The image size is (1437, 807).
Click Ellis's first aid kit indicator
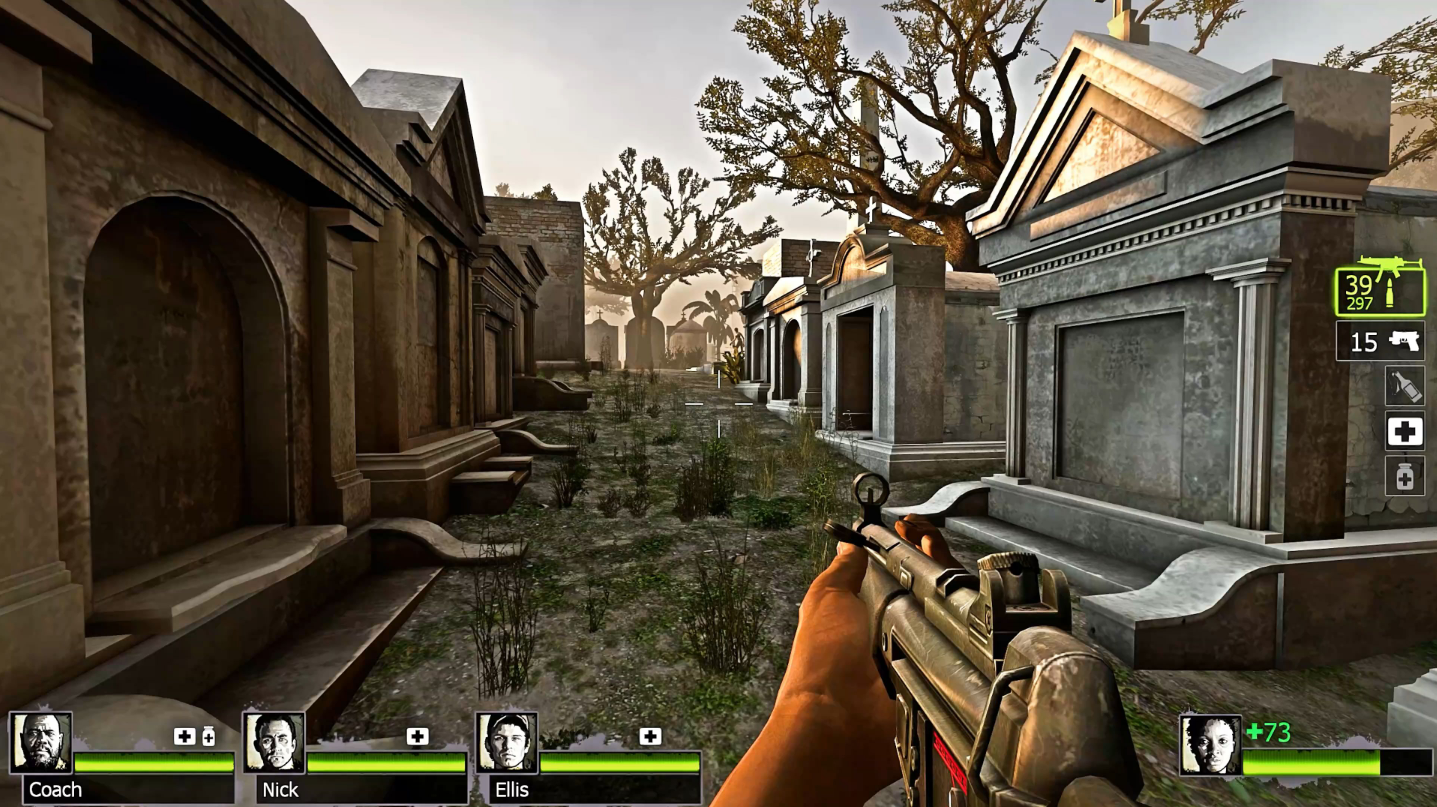[650, 737]
